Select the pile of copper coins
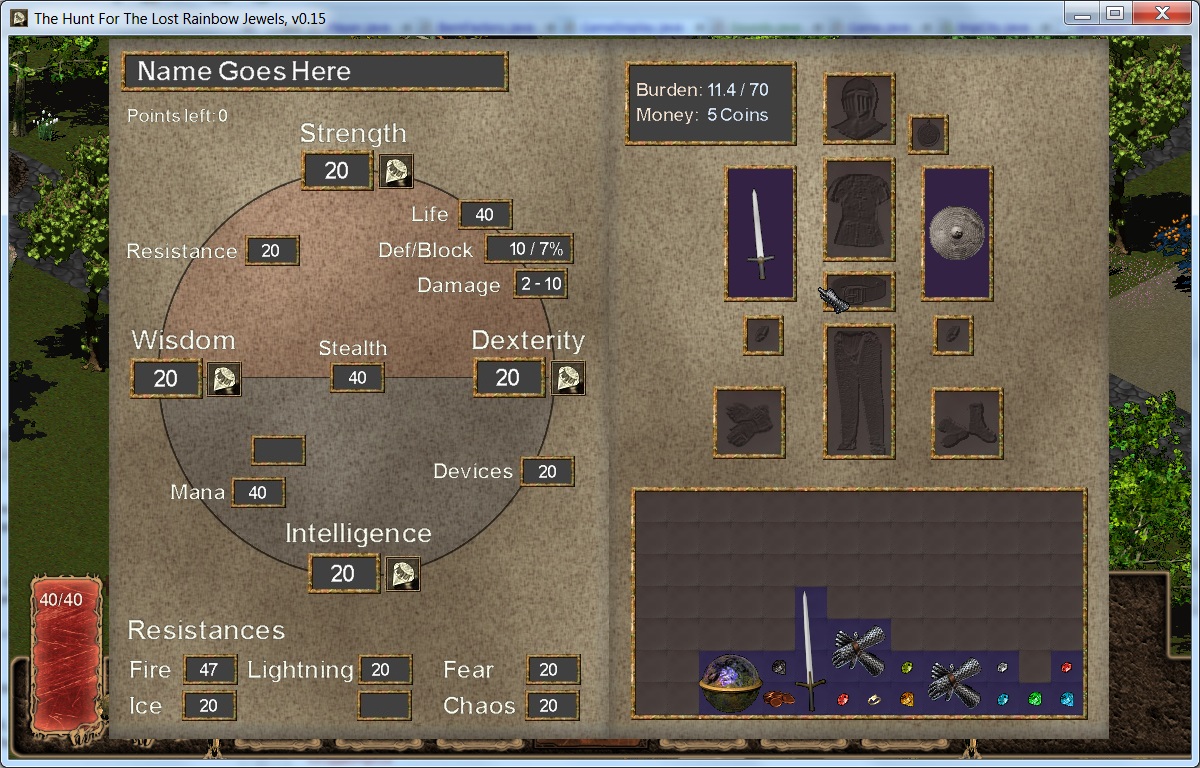Screen dimensions: 1200x768 (778, 698)
